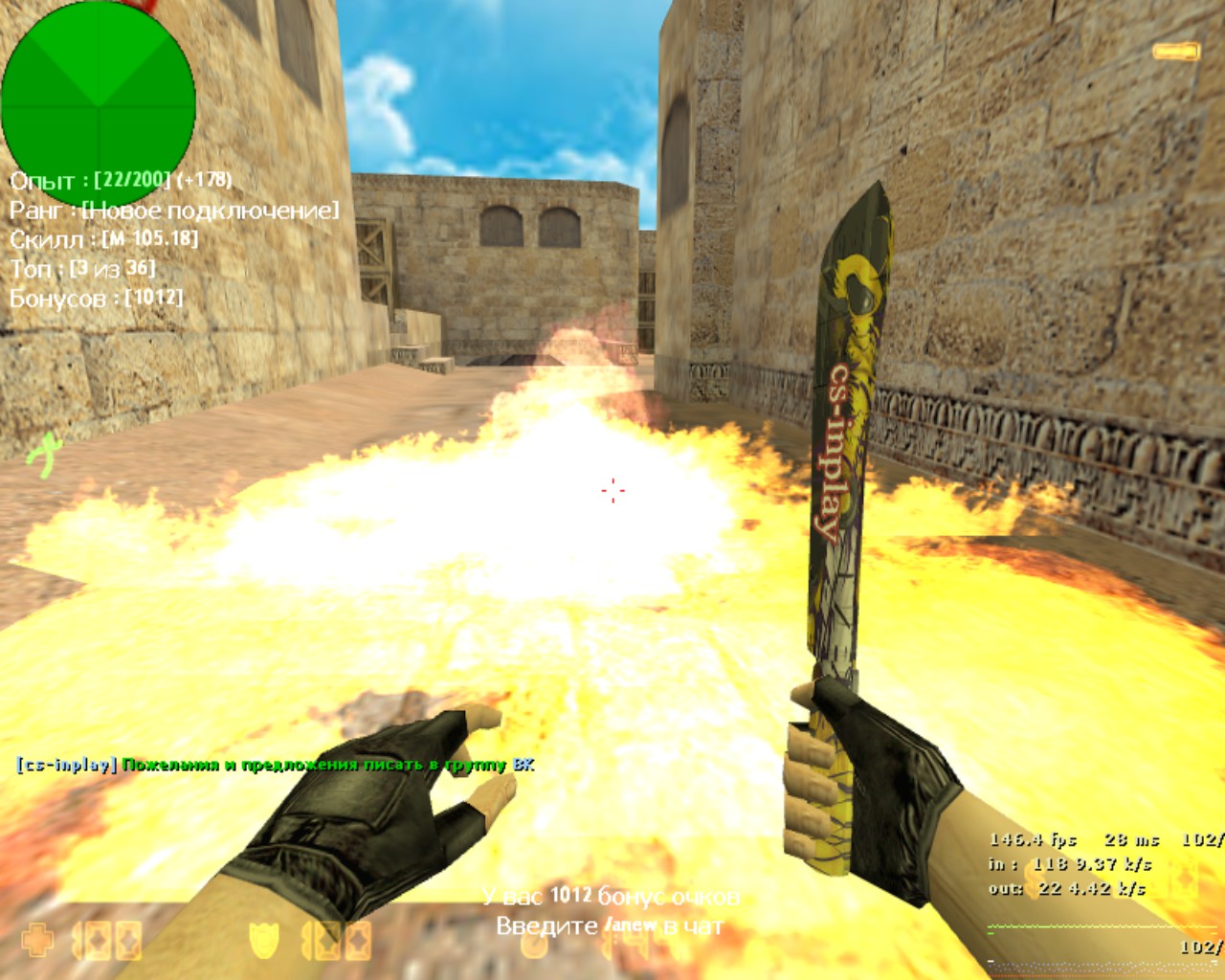Click the golden shield HUD icon
The image size is (1225, 980).
click(x=266, y=940)
